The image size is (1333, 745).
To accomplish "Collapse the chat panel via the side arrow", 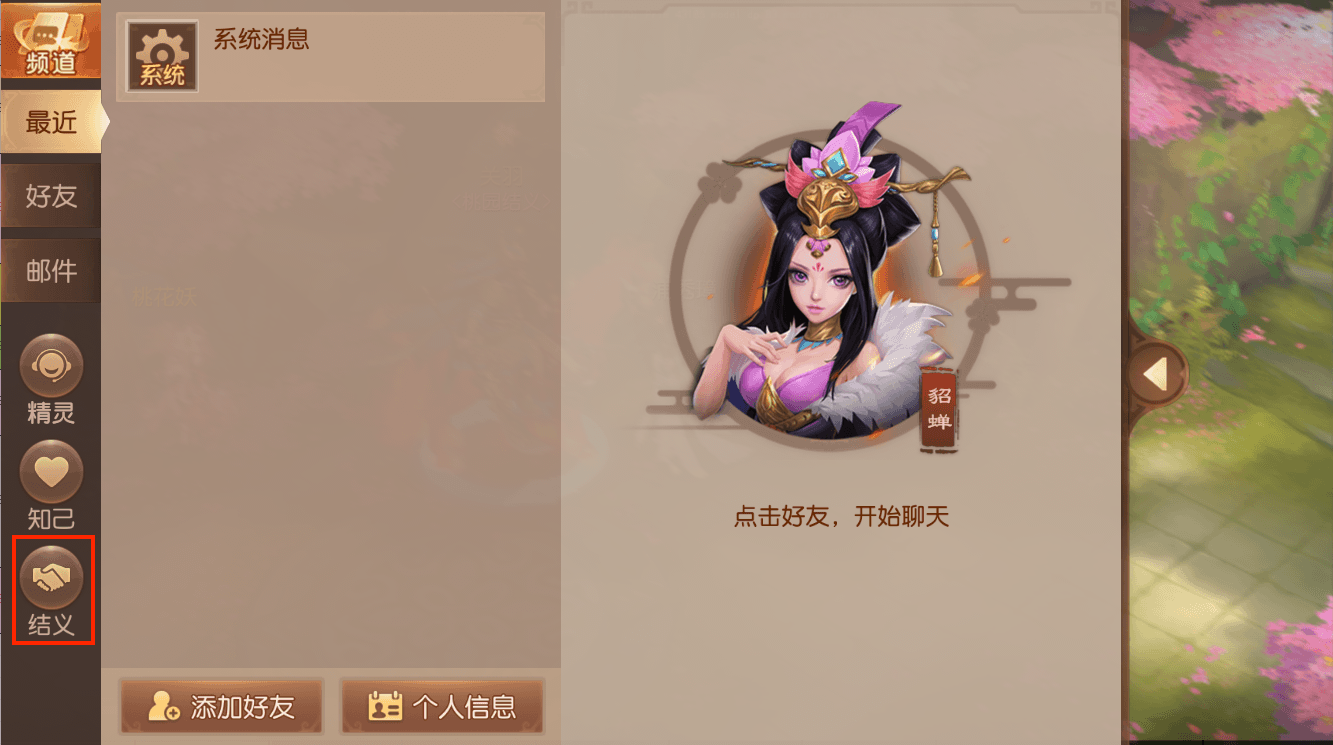I will 1157,371.
